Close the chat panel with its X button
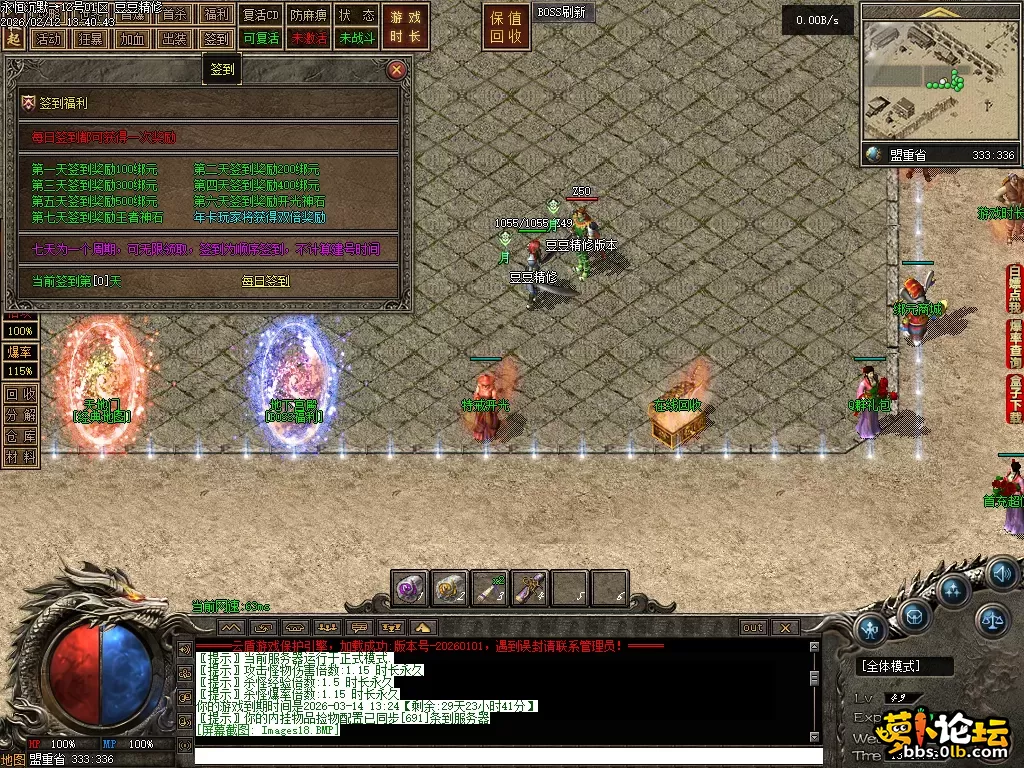 point(785,628)
